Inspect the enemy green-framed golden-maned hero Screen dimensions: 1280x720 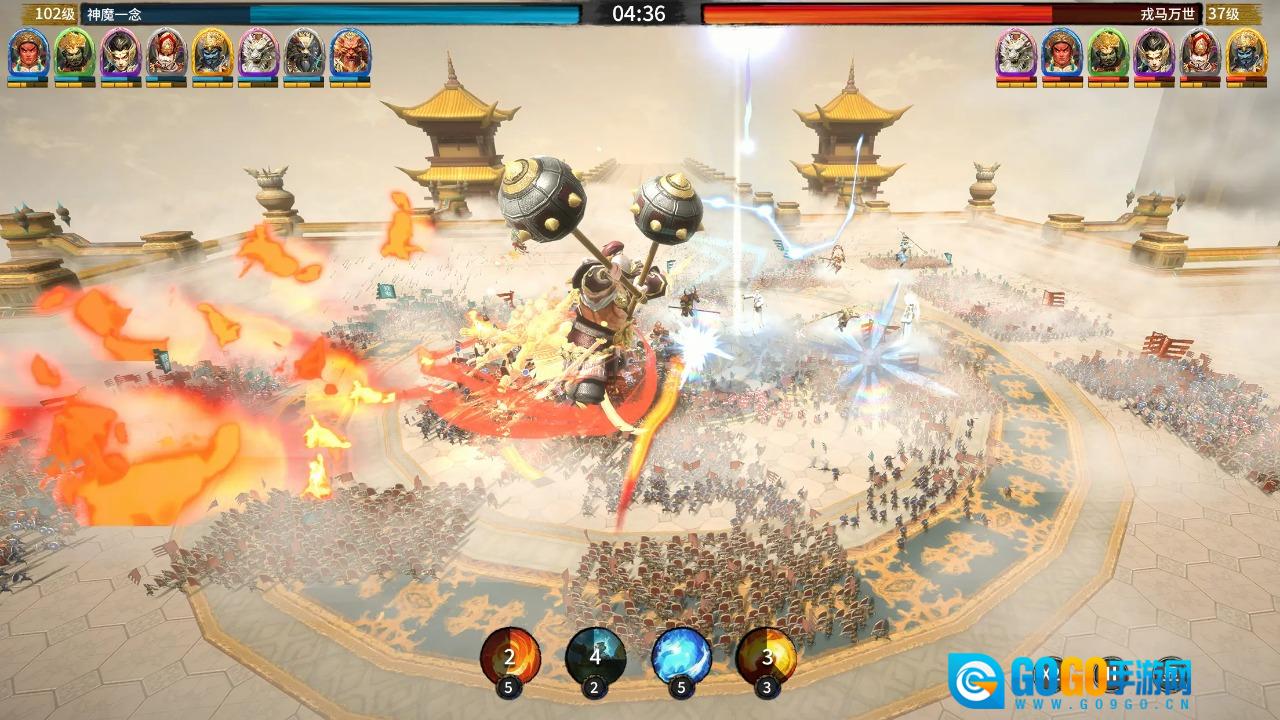1108,52
